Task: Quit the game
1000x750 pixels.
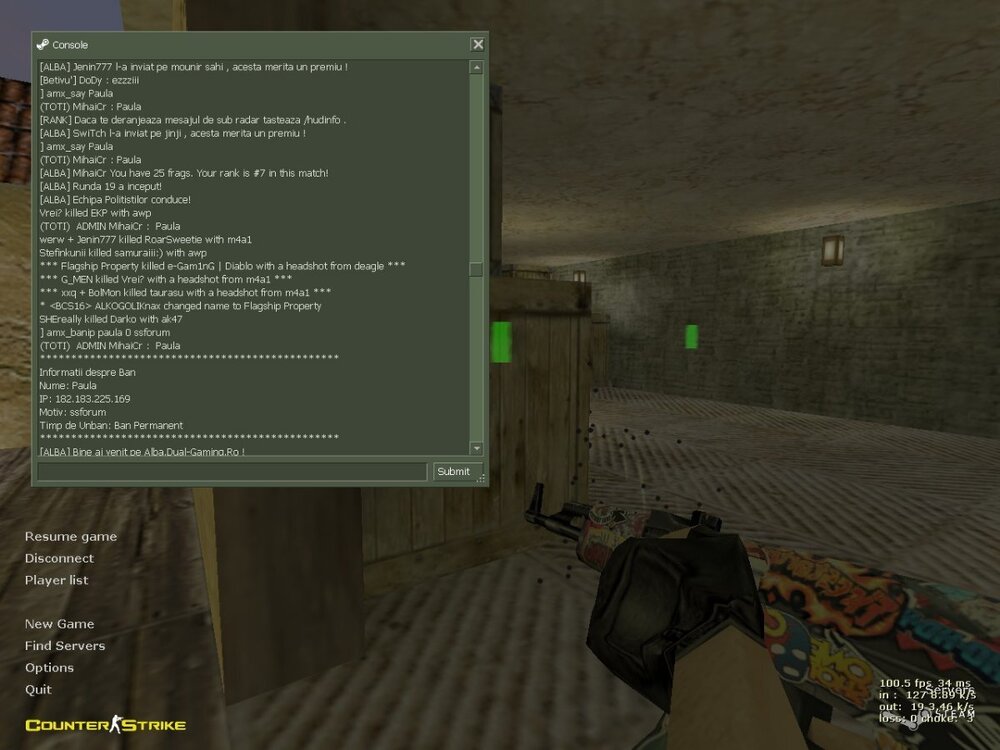Action: (38, 691)
